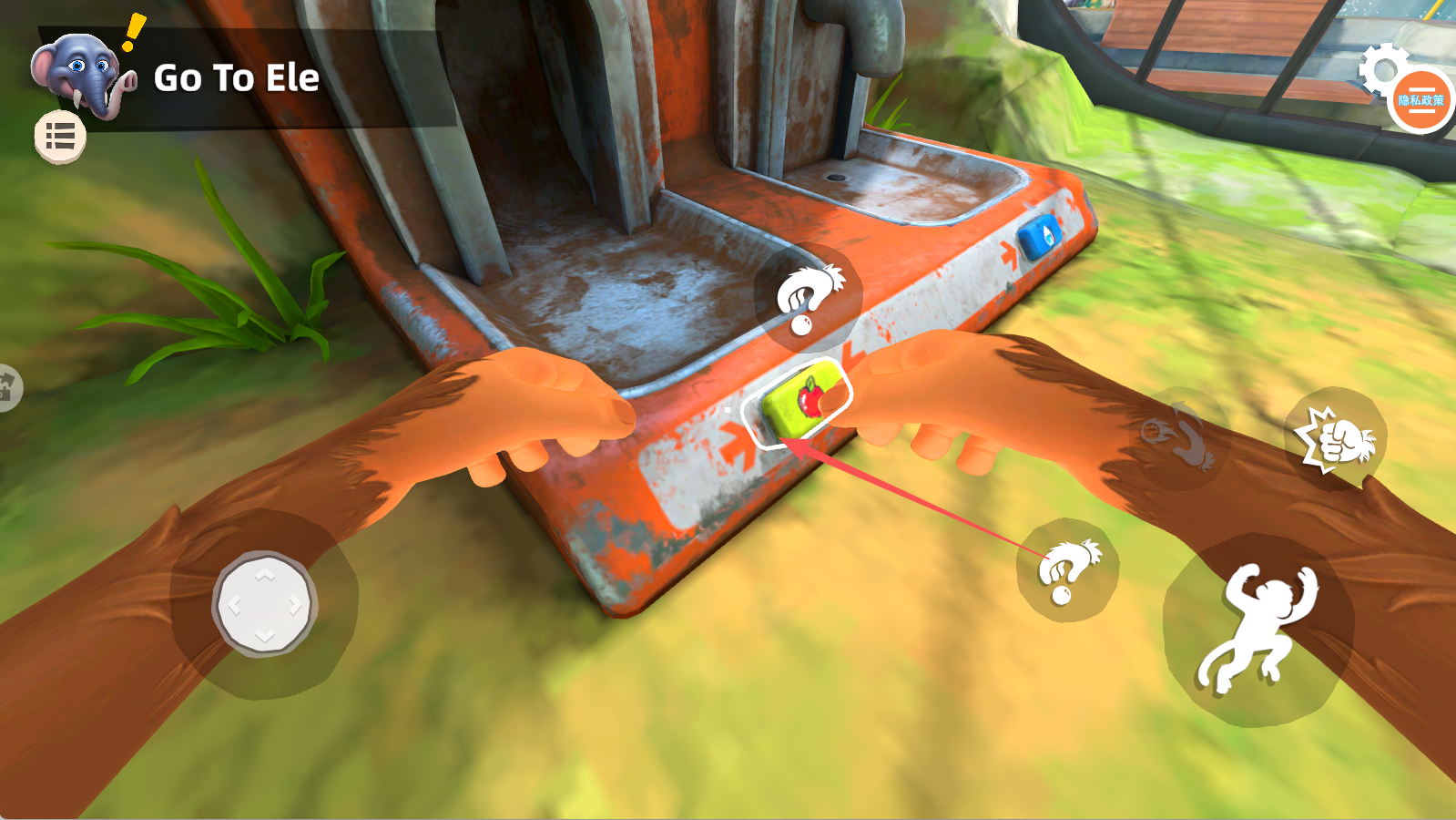Open the elephant quest tracker 'Go To Ele'

(x=235, y=78)
